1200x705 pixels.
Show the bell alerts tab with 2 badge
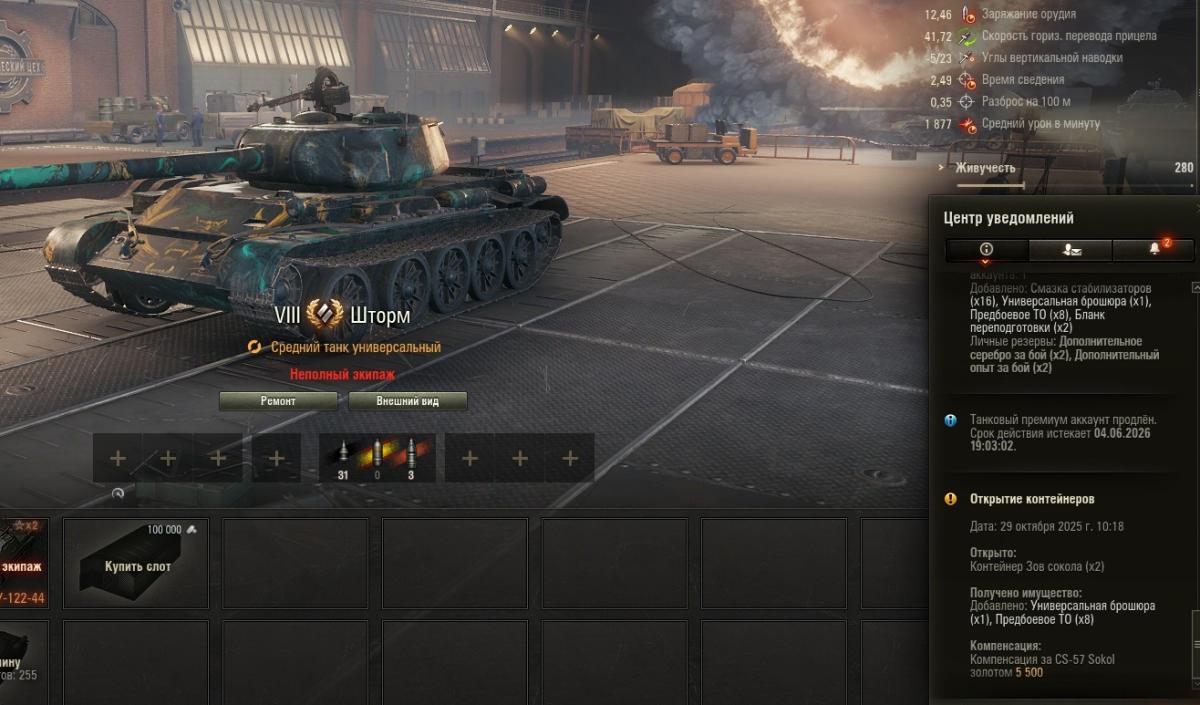click(x=1153, y=250)
